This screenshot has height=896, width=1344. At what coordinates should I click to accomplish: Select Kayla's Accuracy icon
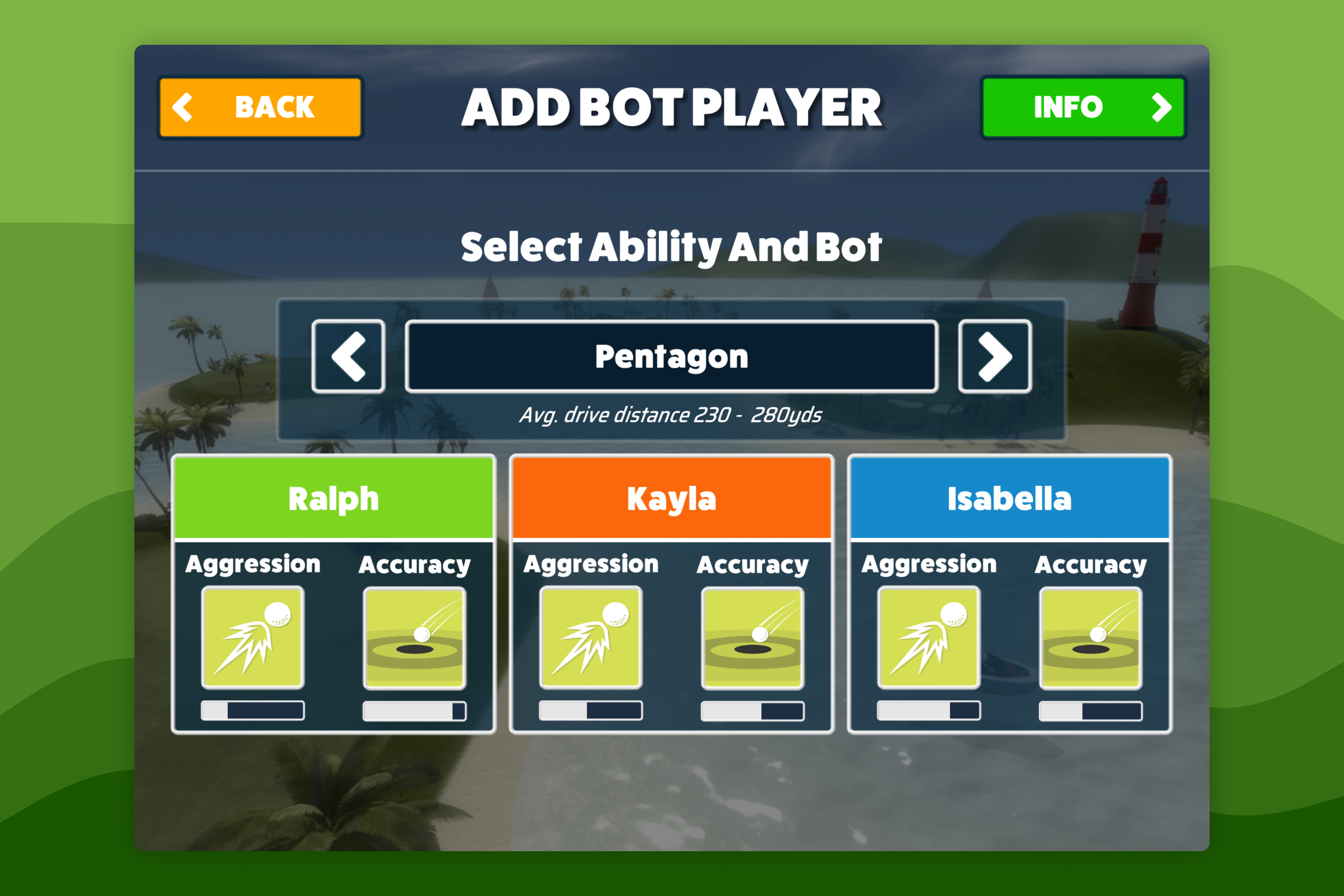pos(753,637)
